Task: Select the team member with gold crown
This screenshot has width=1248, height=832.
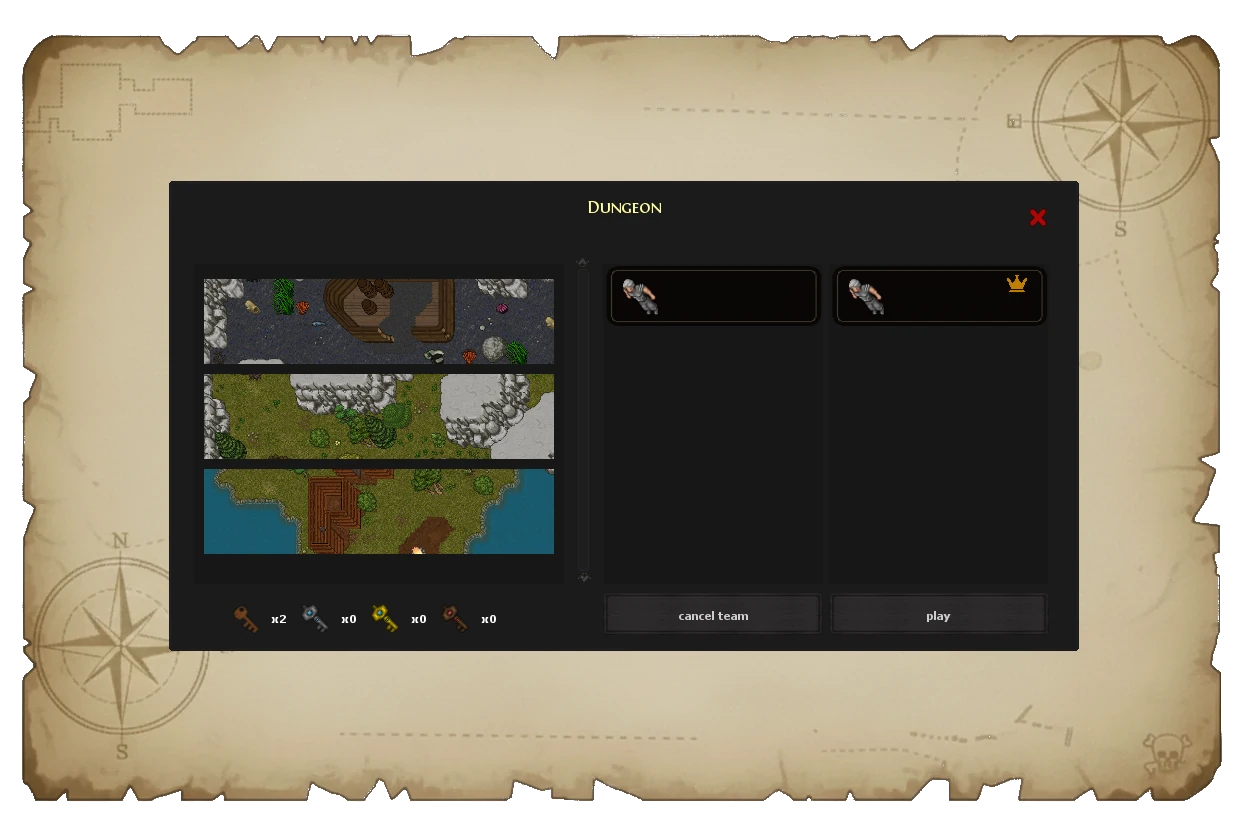Action: [x=939, y=296]
